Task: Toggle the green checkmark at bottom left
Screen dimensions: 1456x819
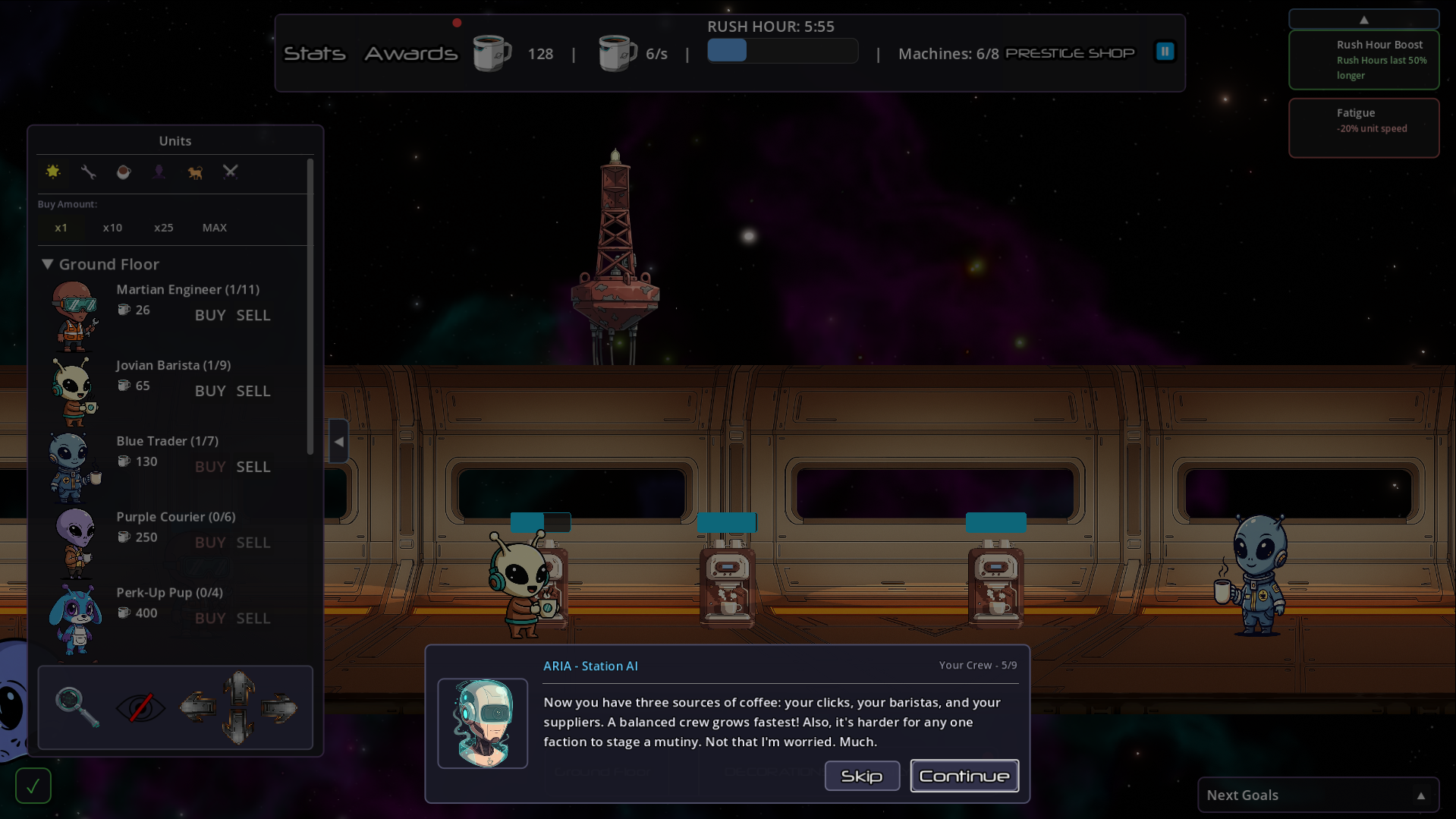Action: point(33,786)
